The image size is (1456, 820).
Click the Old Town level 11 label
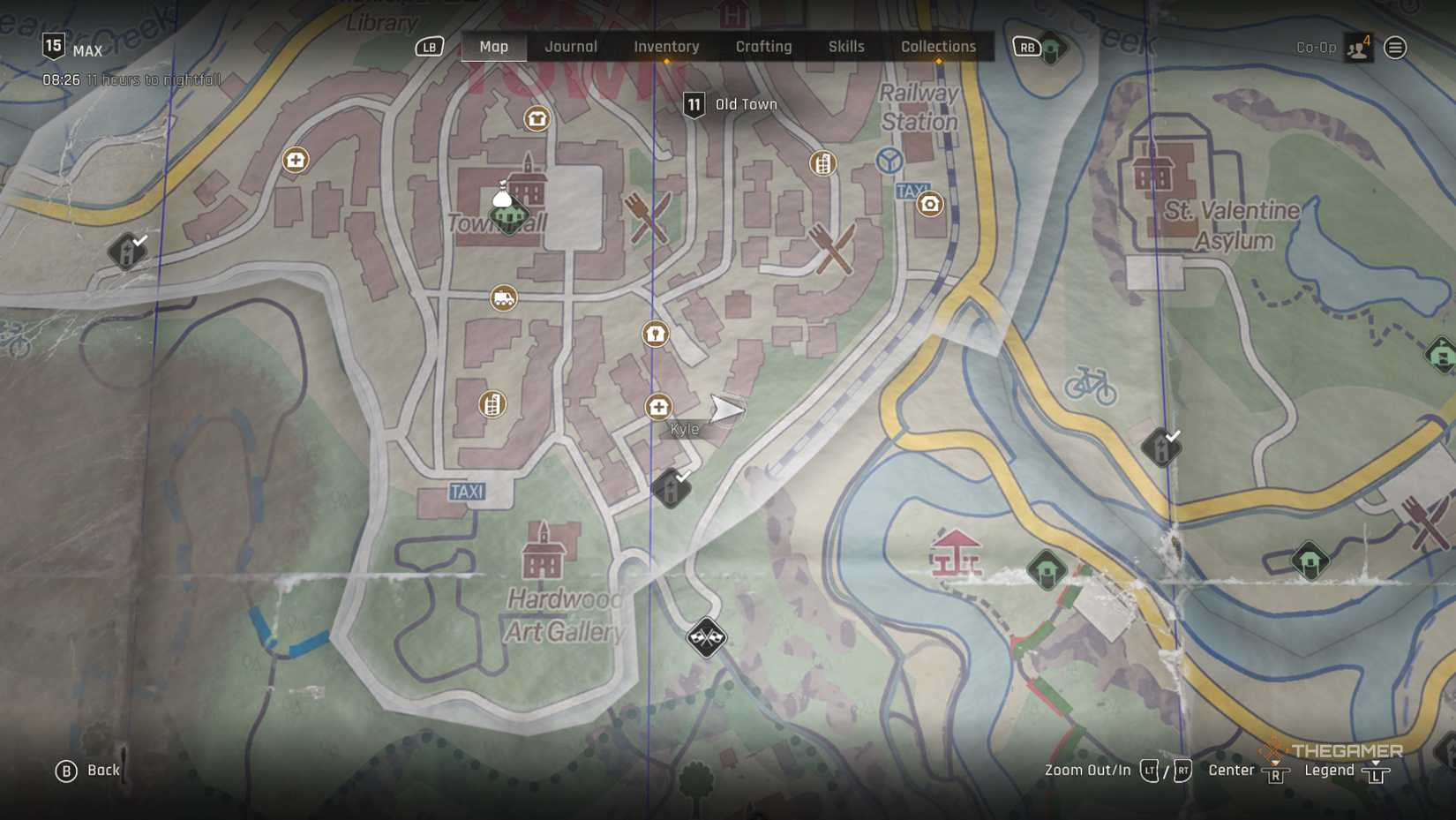click(731, 105)
